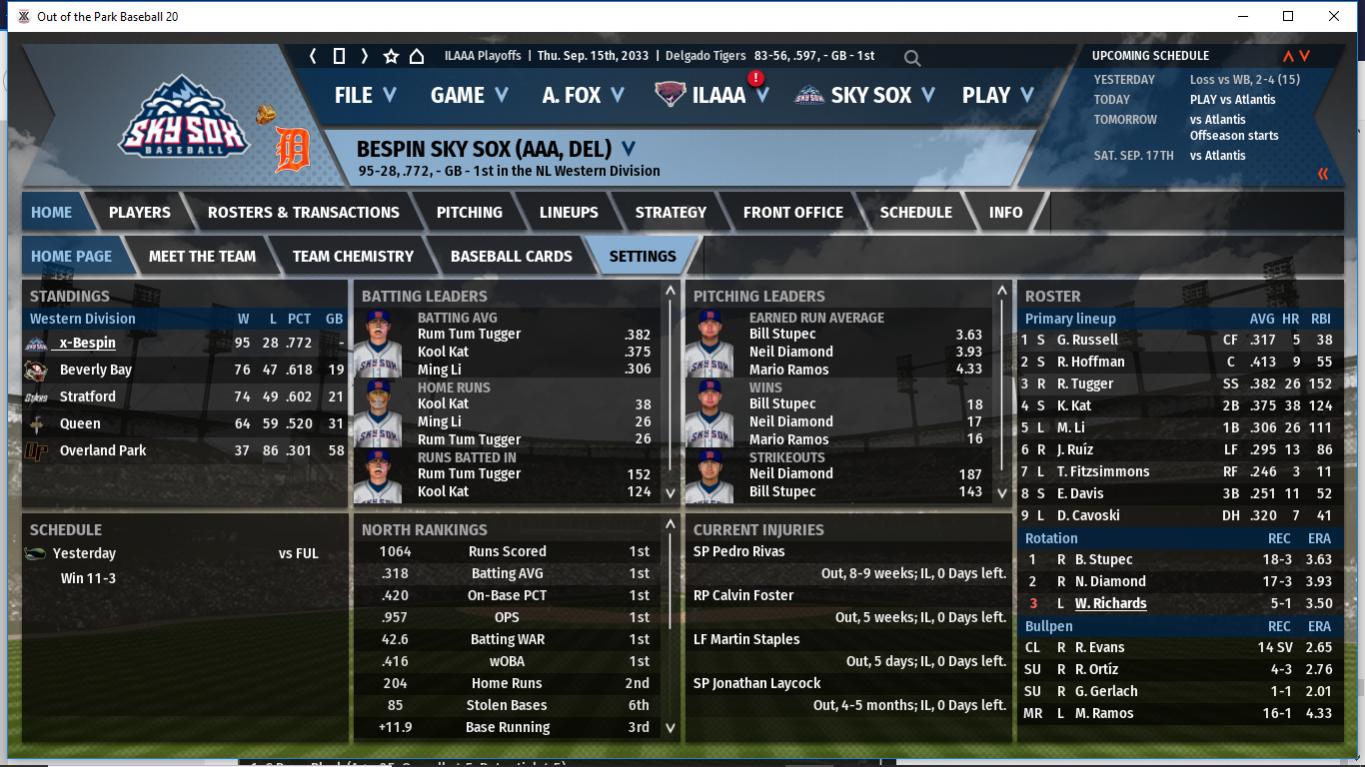Open the TEAM CHEMISTRY subtab

352,256
